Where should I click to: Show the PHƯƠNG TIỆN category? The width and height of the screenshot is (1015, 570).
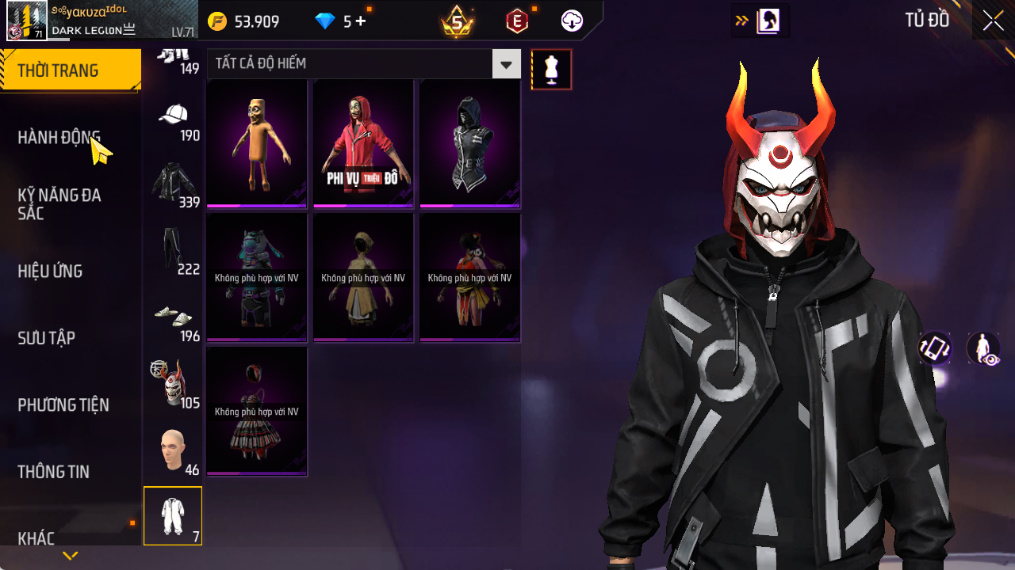coord(63,405)
